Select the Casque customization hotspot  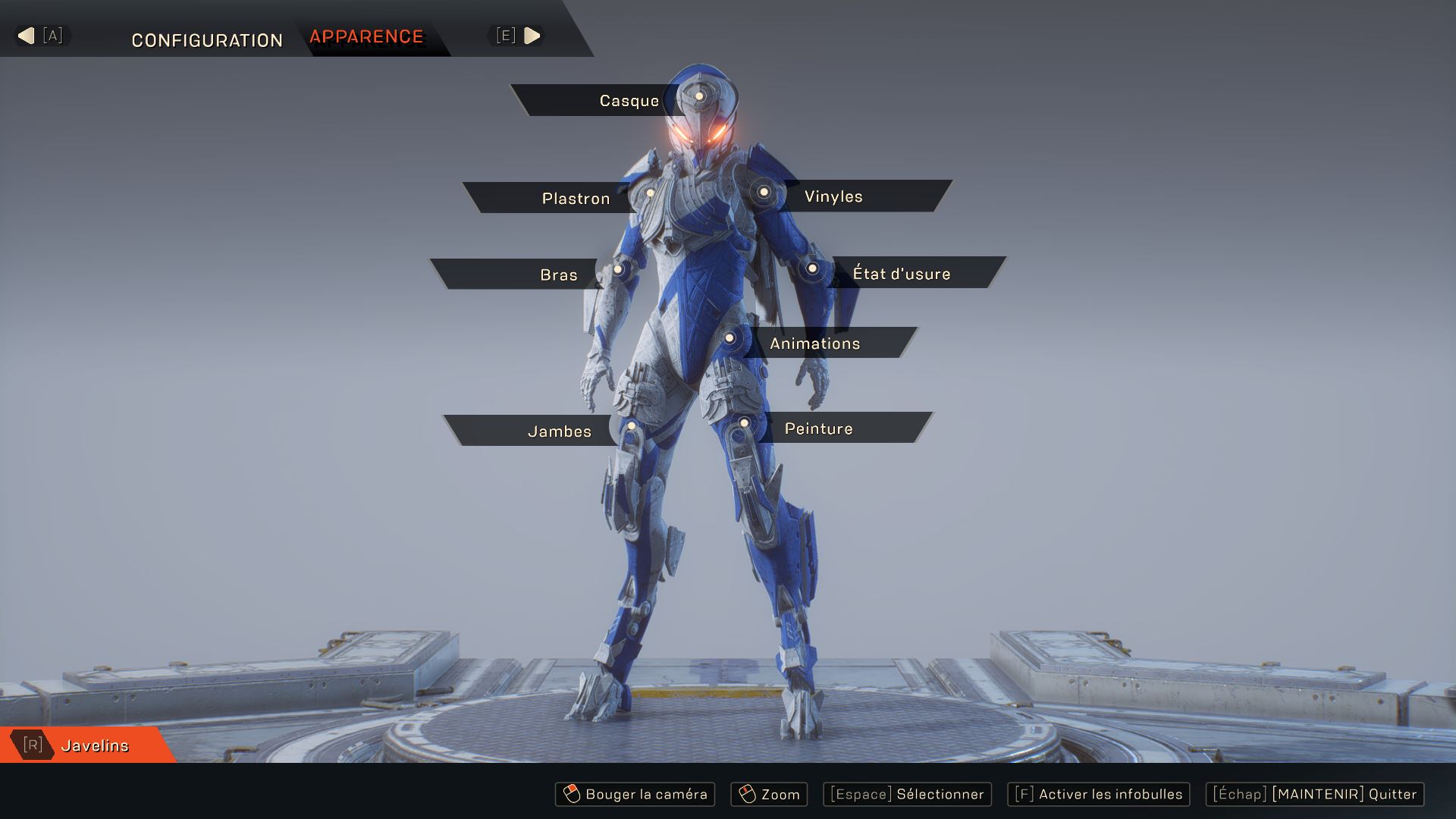(698, 97)
